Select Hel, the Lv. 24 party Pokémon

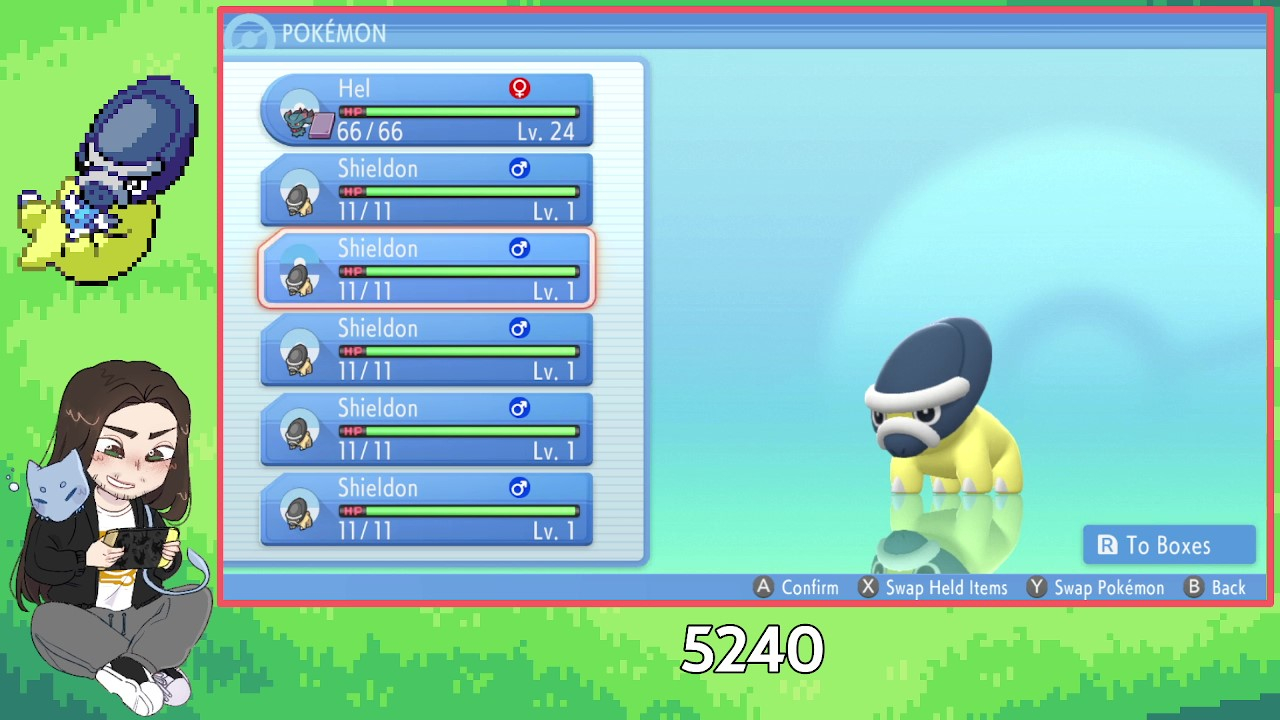click(427, 110)
